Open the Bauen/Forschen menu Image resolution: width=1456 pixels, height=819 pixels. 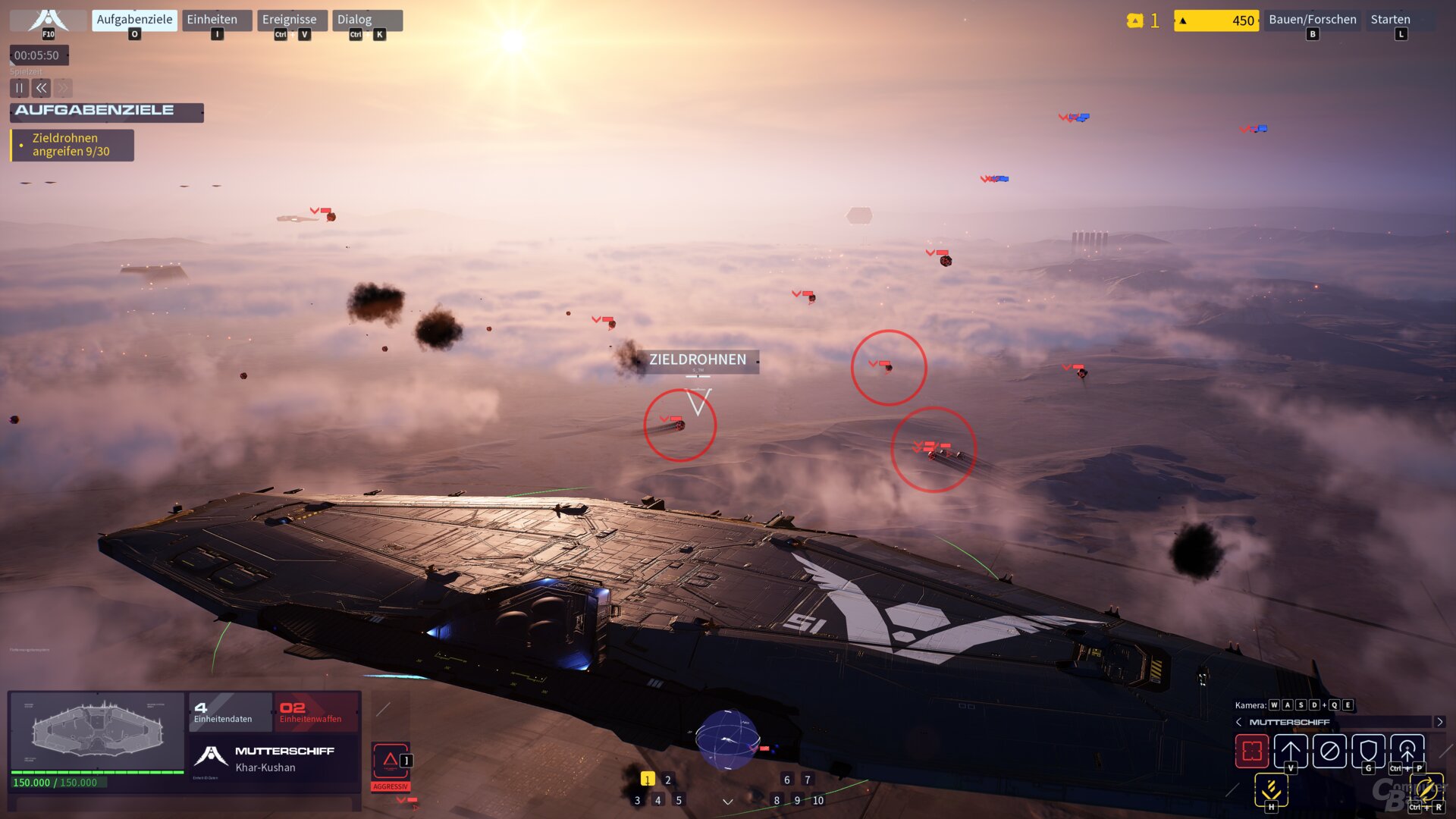tap(1313, 19)
